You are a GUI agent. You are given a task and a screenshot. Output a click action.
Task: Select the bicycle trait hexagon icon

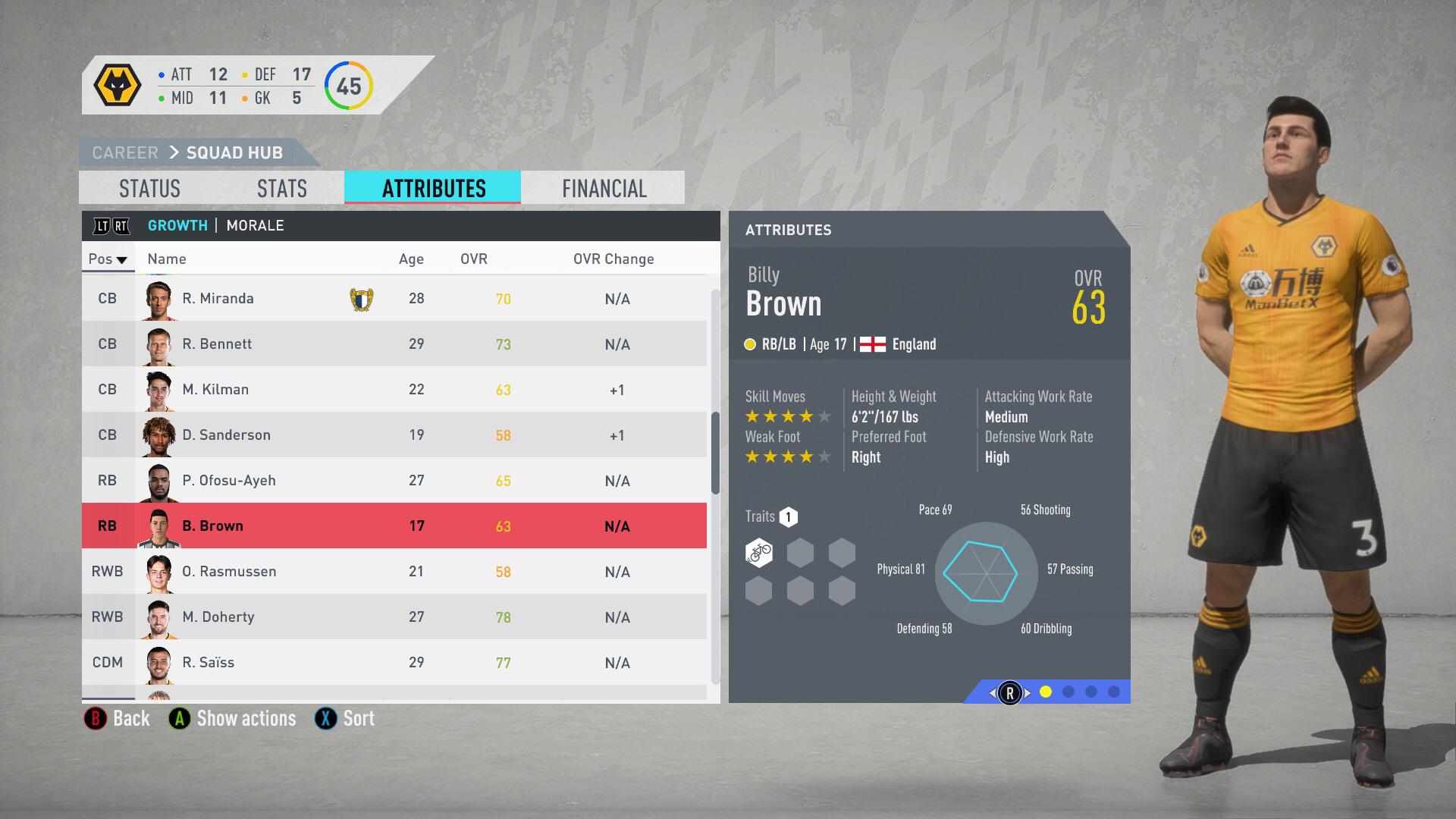(x=758, y=551)
